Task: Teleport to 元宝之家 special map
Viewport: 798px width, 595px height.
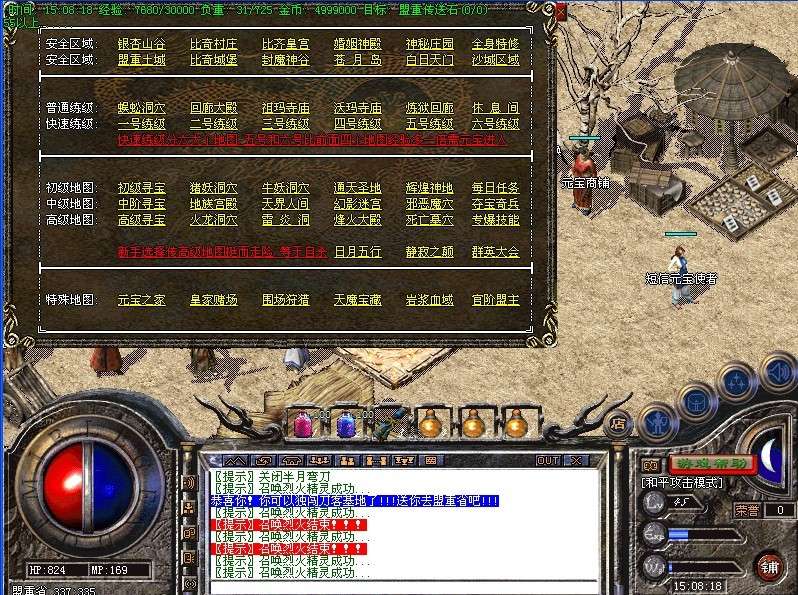Action: (x=143, y=300)
